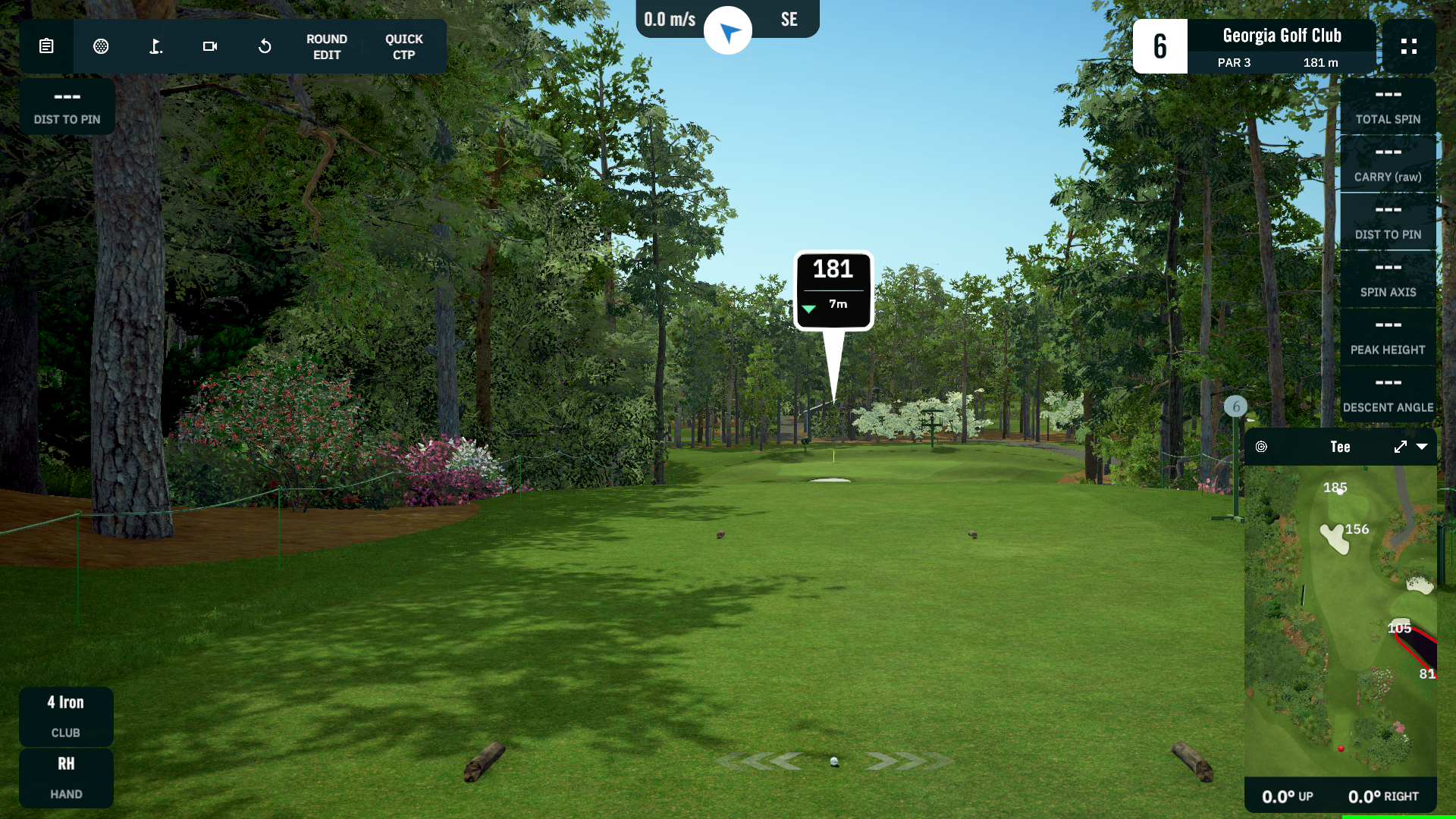Open the Tee dropdown arrow
This screenshot has height=819, width=1456.
[1422, 447]
